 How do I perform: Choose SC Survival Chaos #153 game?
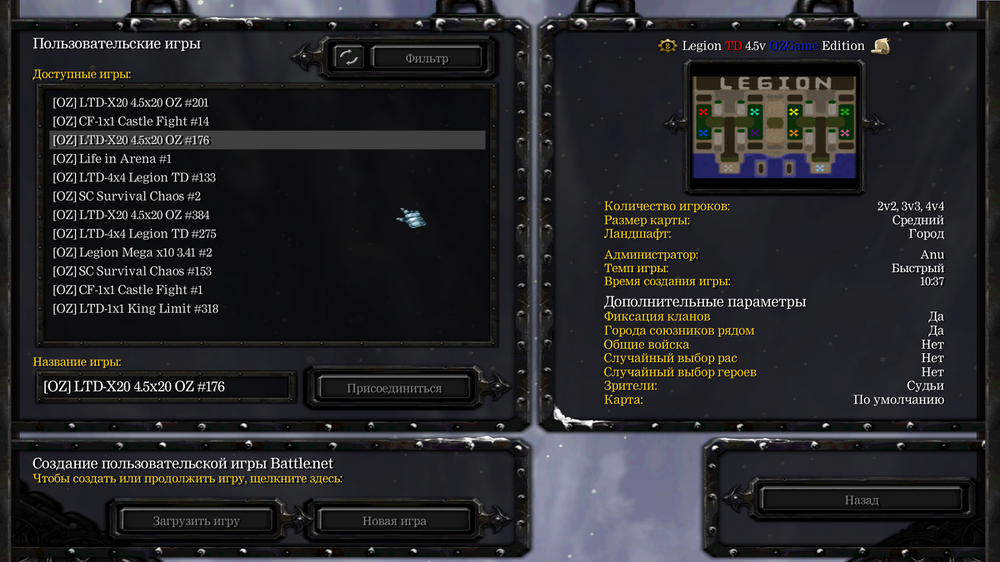132,271
